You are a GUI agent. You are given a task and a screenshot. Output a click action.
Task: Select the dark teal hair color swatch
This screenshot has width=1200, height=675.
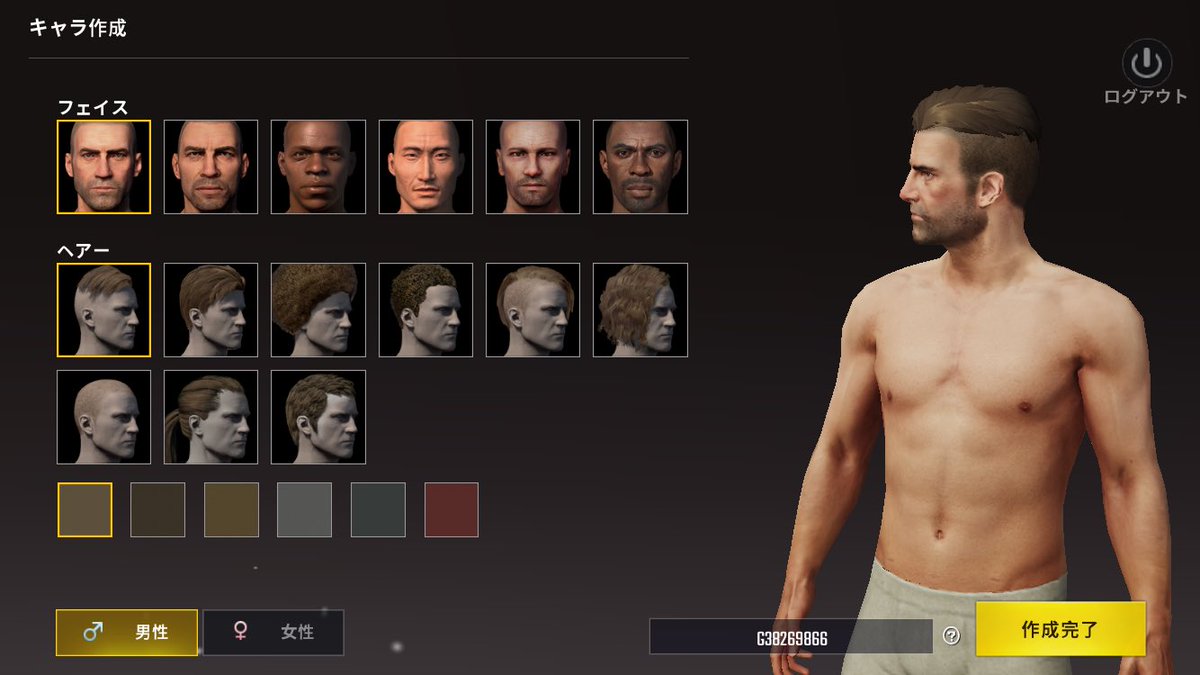378,510
